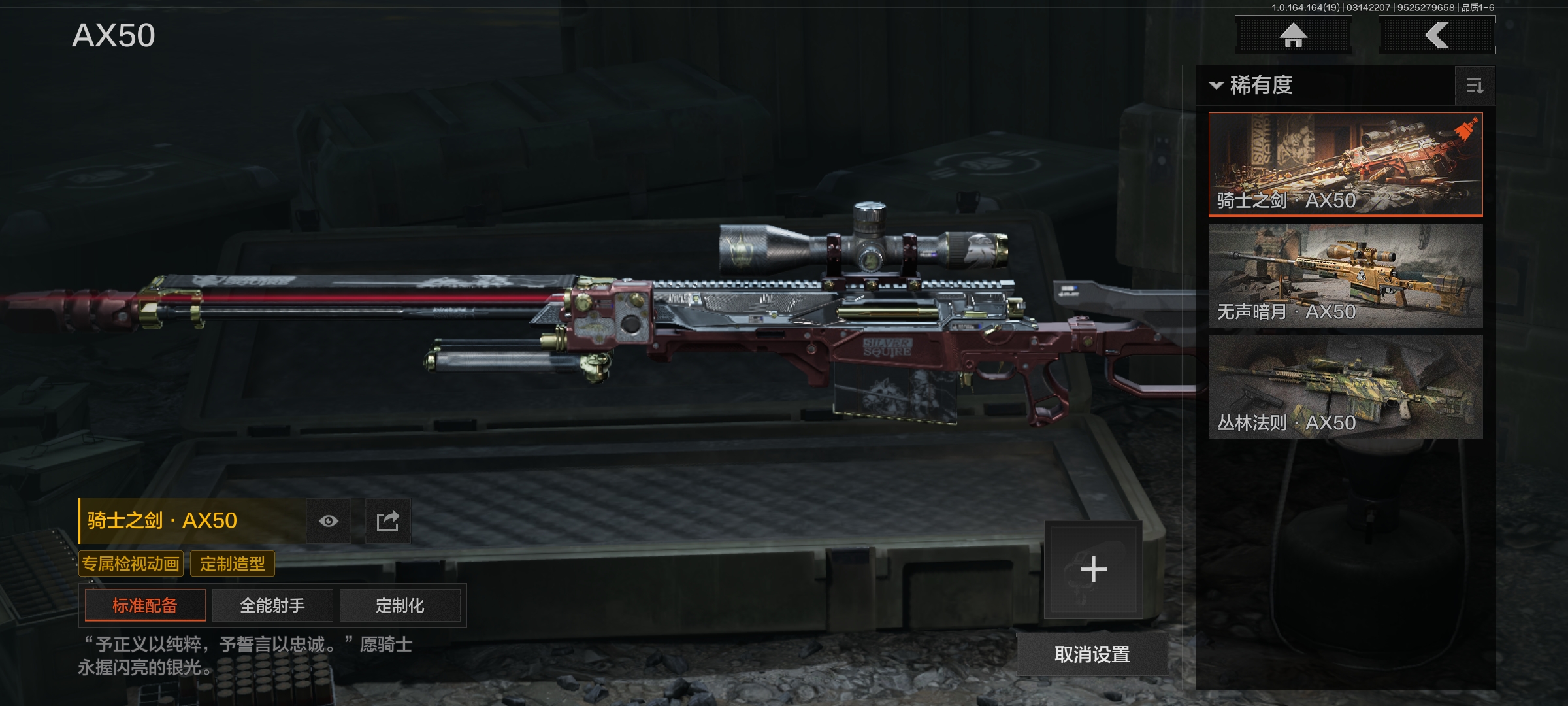Pick the 丛林法则 AX50 skin
The width and height of the screenshot is (1568, 706).
coord(1345,386)
